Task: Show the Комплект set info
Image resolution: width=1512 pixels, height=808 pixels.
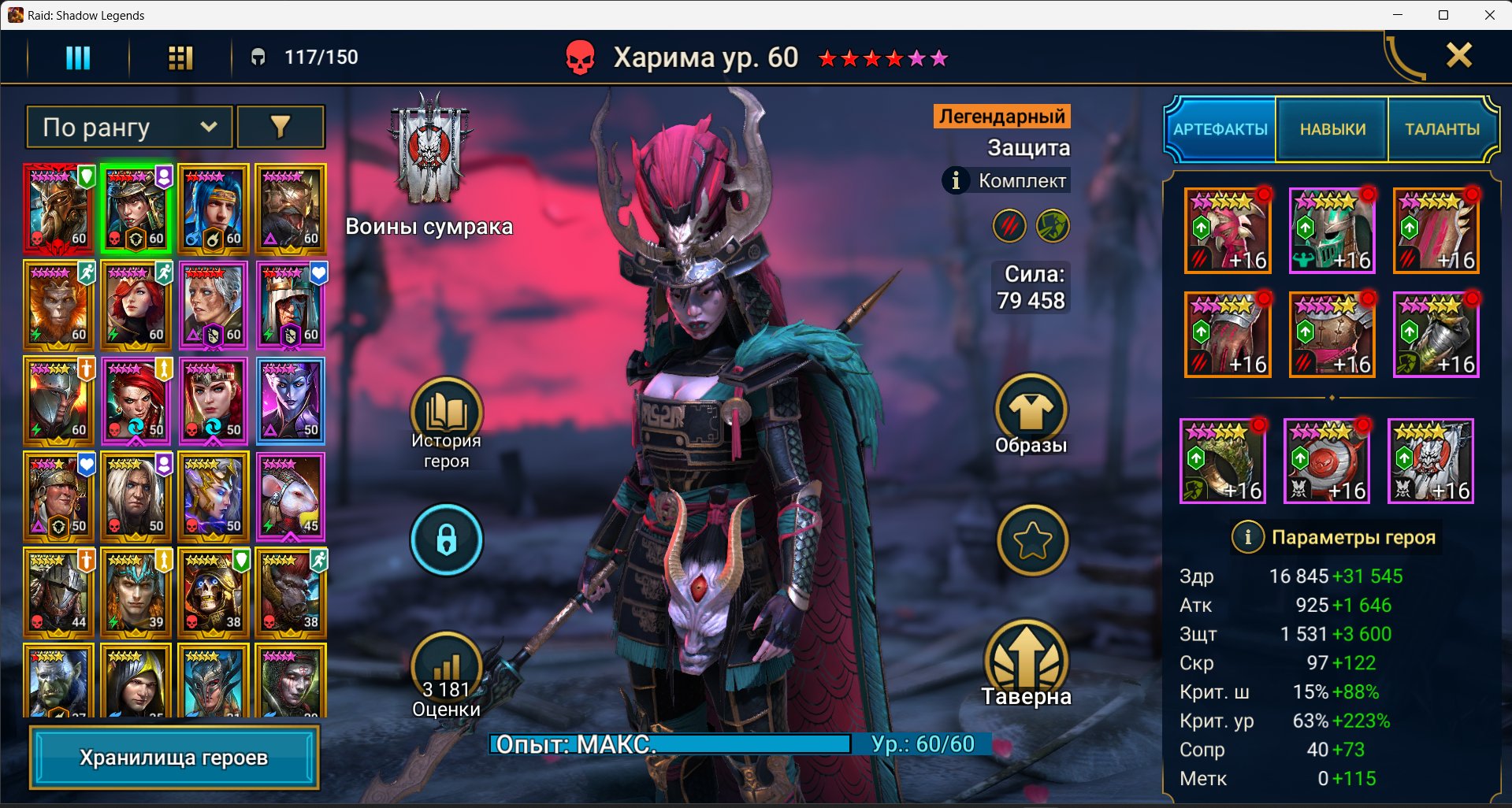Action: tap(956, 180)
